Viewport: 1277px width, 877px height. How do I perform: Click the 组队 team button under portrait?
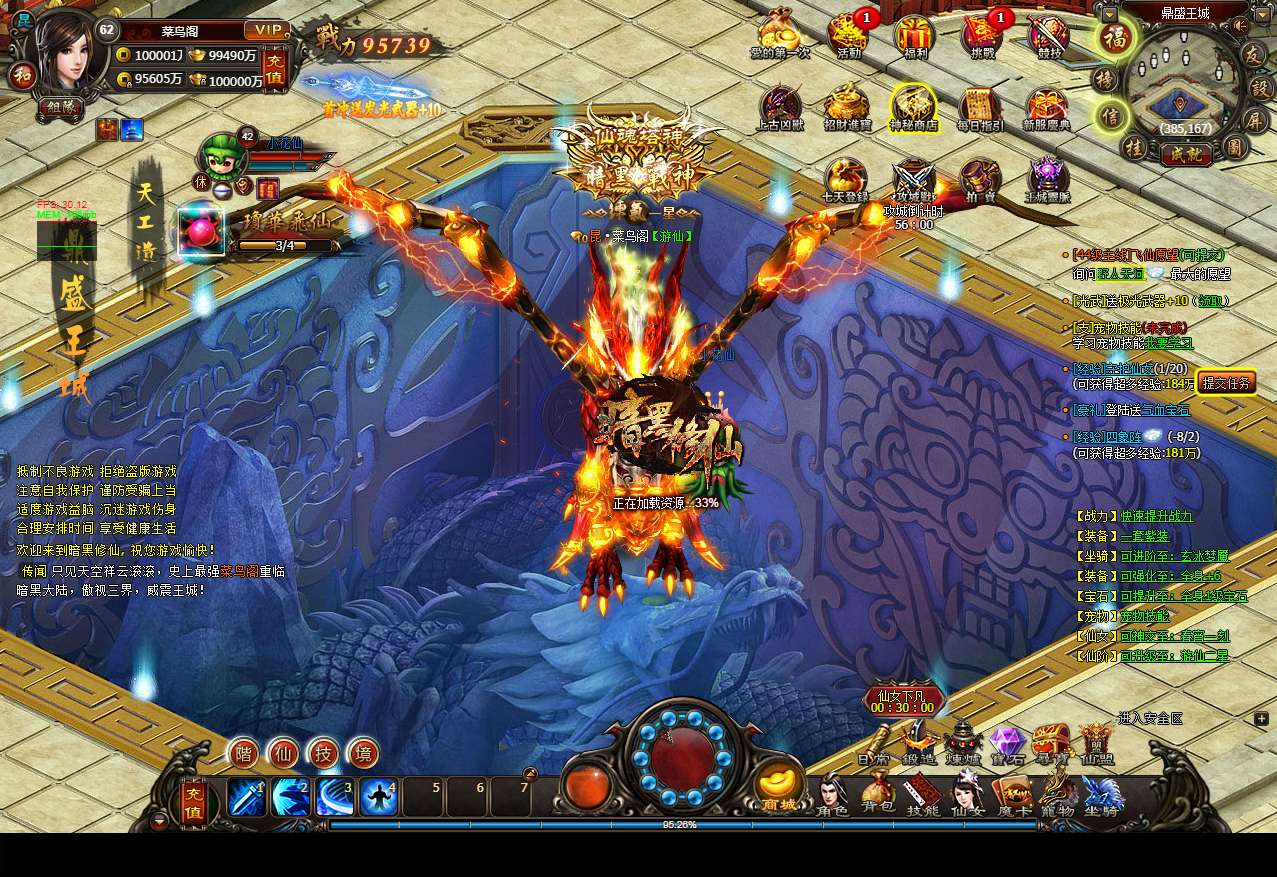pyautogui.click(x=60, y=106)
